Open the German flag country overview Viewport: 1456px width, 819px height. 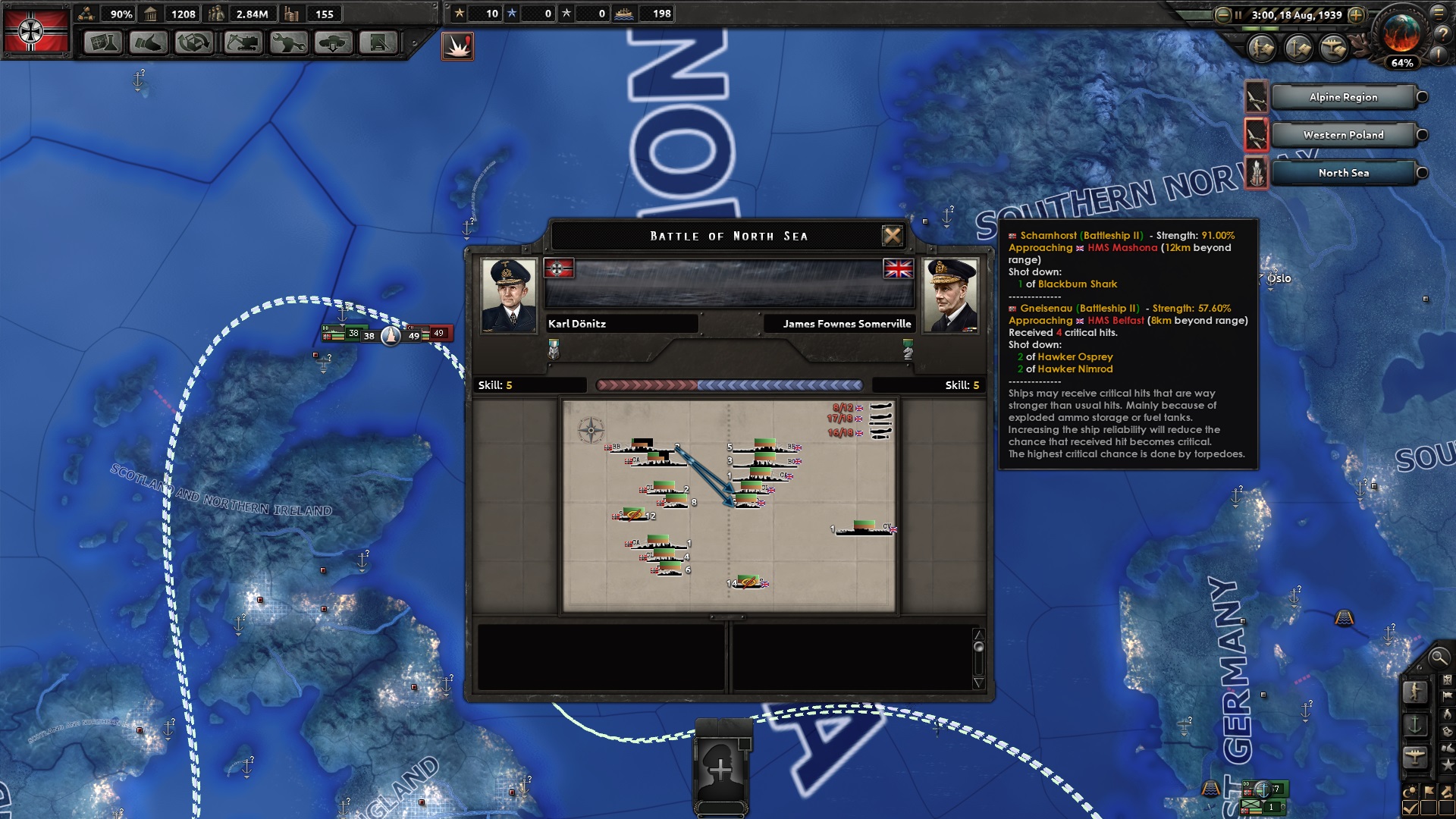(32, 31)
